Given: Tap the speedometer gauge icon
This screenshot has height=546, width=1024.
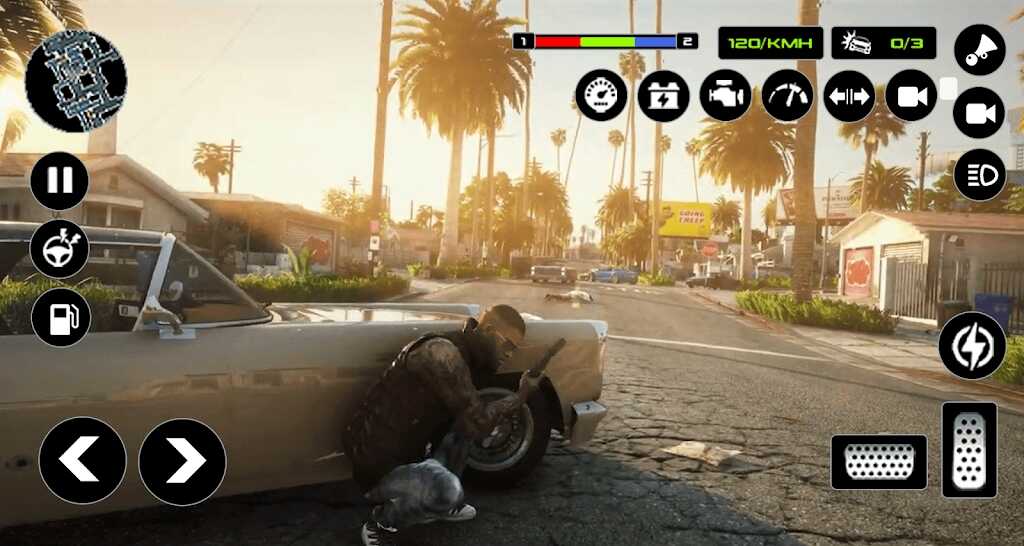Looking at the screenshot, I should [x=602, y=96].
